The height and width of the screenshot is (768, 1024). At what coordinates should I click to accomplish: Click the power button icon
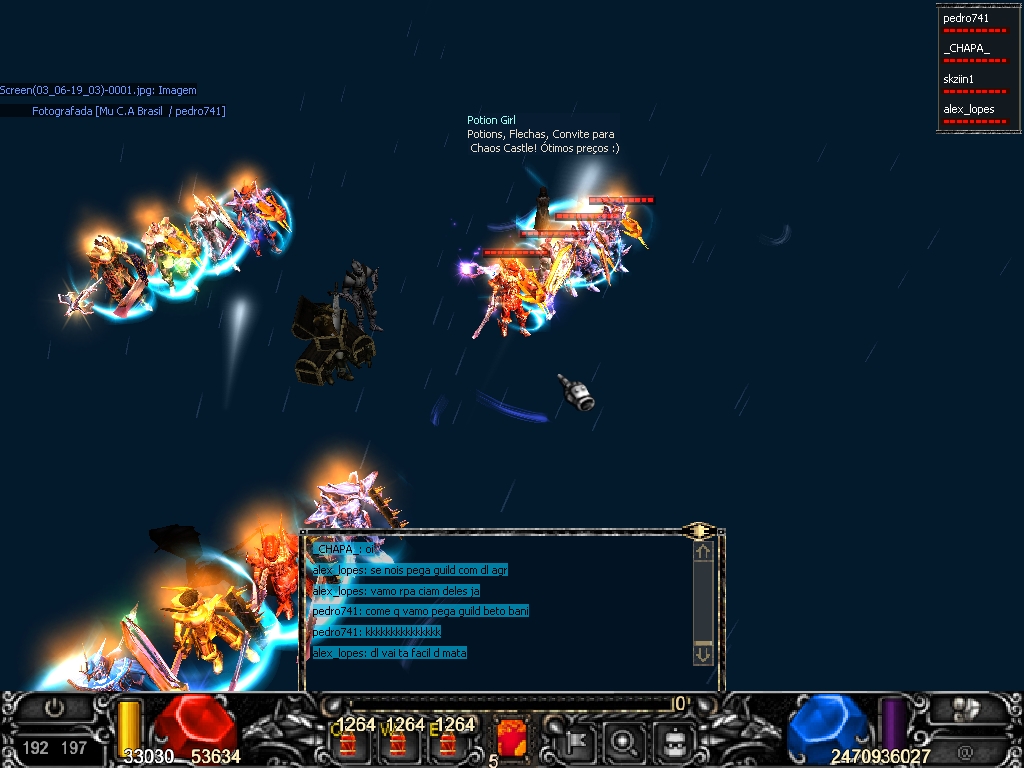tap(54, 708)
